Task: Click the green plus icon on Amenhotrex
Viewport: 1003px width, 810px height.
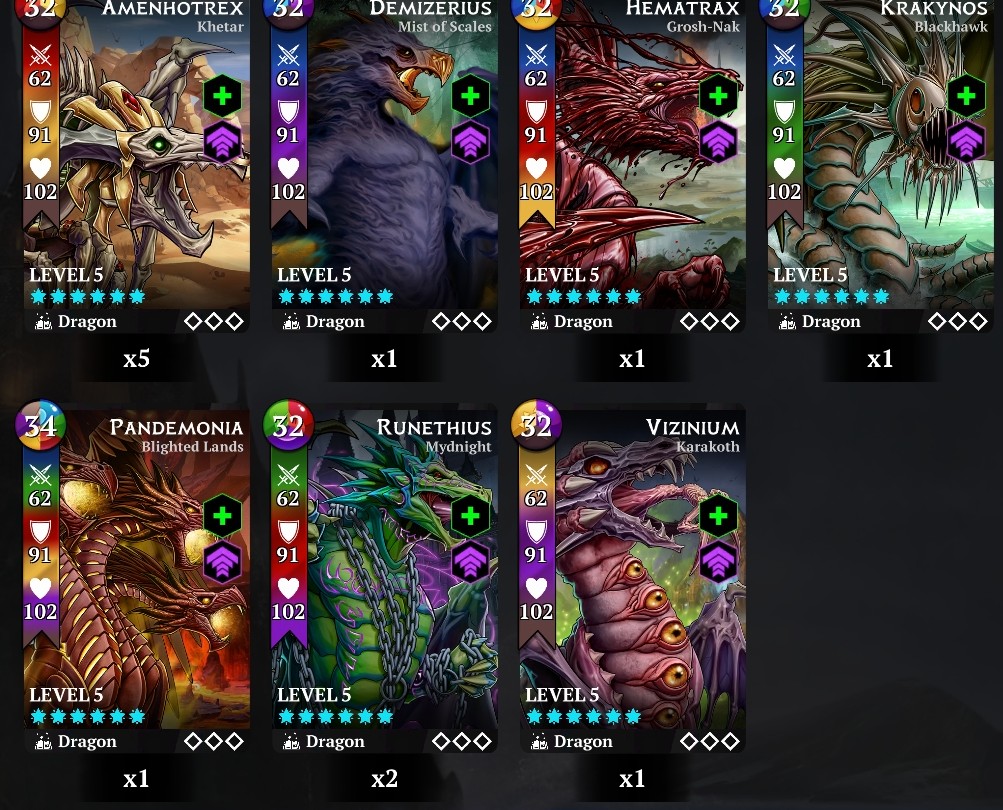Action: (x=222, y=96)
